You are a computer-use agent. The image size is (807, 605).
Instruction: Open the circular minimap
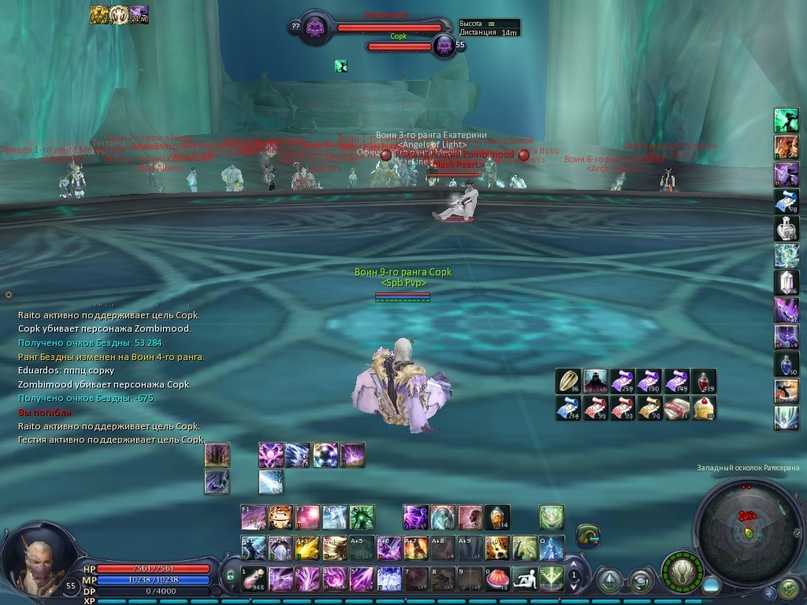click(x=744, y=521)
